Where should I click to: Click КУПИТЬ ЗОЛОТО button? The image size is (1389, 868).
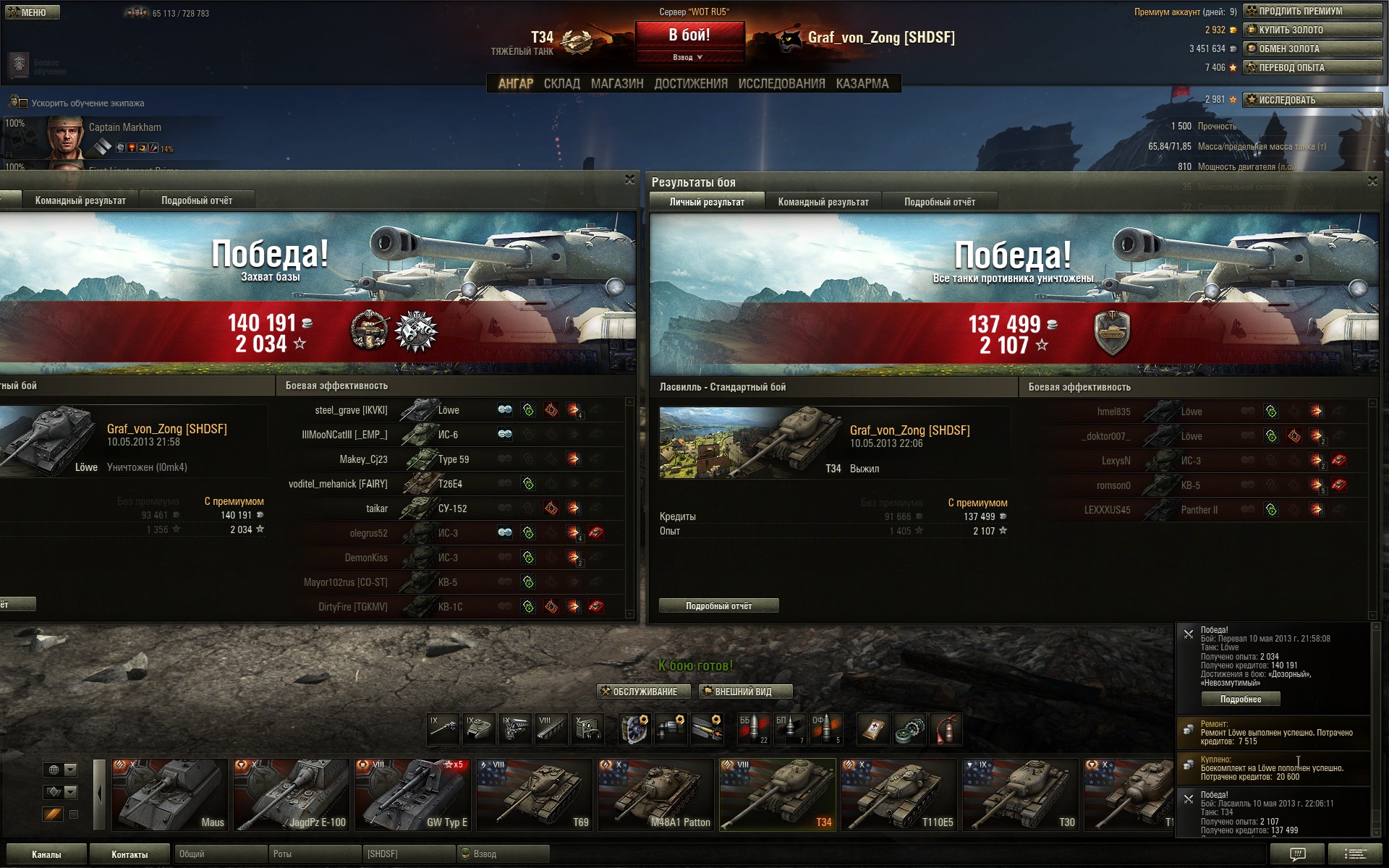click(1312, 30)
